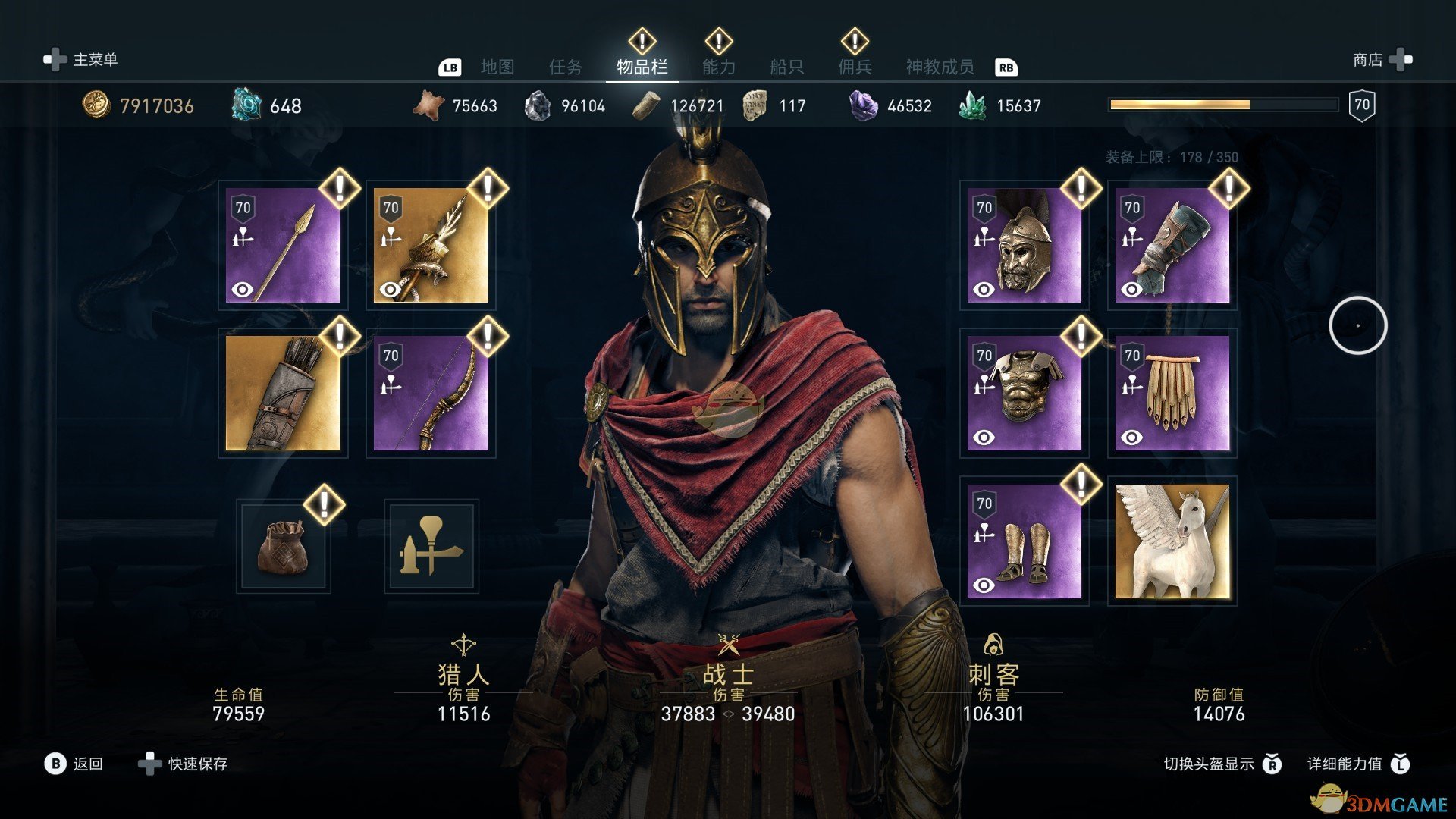This screenshot has width=1456, height=819.
Task: Choose the gauntlet arm armor slot
Action: [1172, 246]
